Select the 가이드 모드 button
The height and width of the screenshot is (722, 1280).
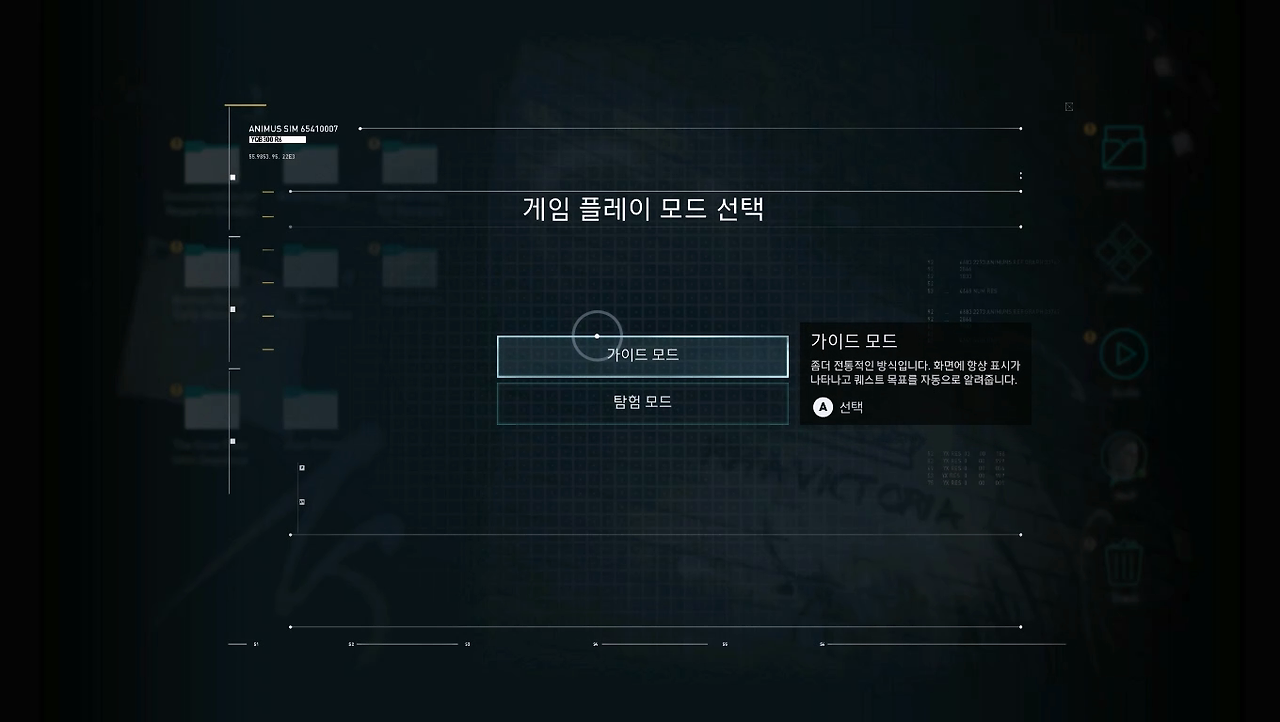(642, 356)
